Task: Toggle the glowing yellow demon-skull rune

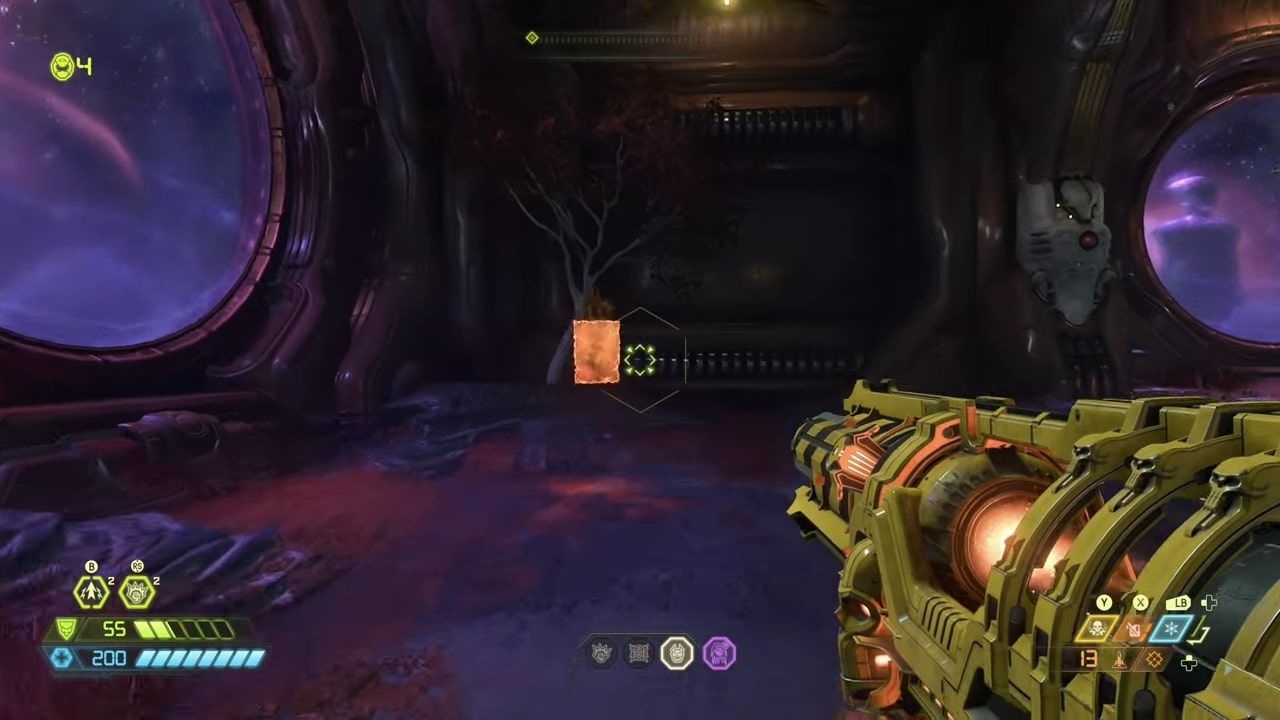Action: pyautogui.click(x=677, y=651)
